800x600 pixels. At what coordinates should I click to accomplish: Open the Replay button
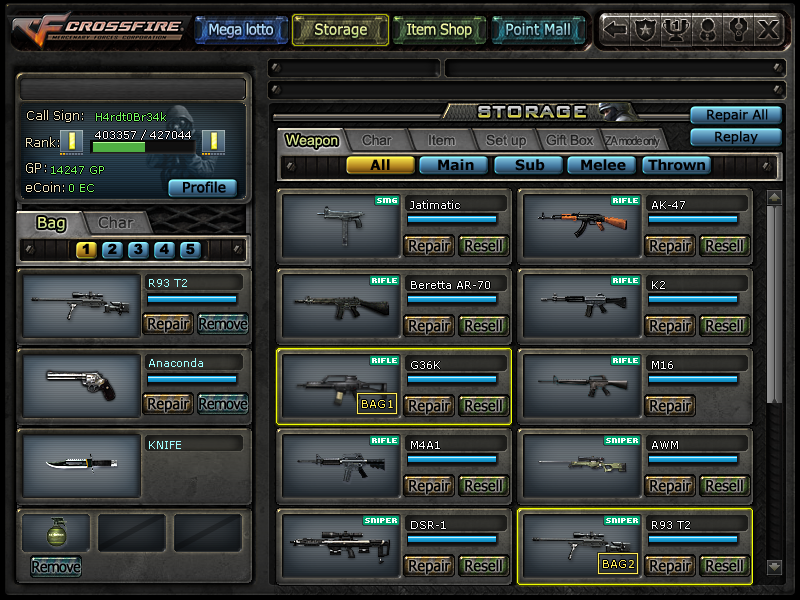point(736,137)
